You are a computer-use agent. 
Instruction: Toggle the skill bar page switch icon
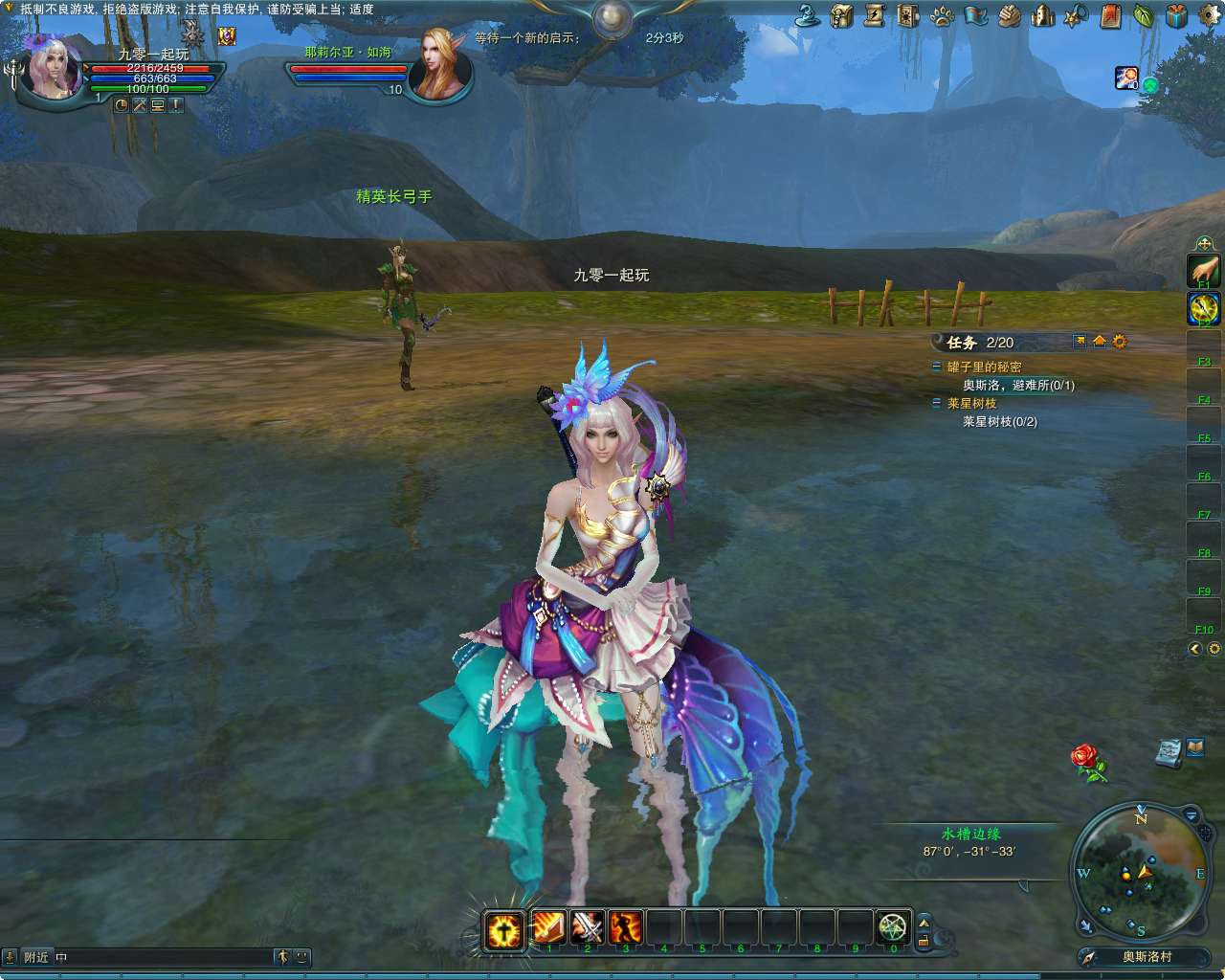click(x=924, y=942)
